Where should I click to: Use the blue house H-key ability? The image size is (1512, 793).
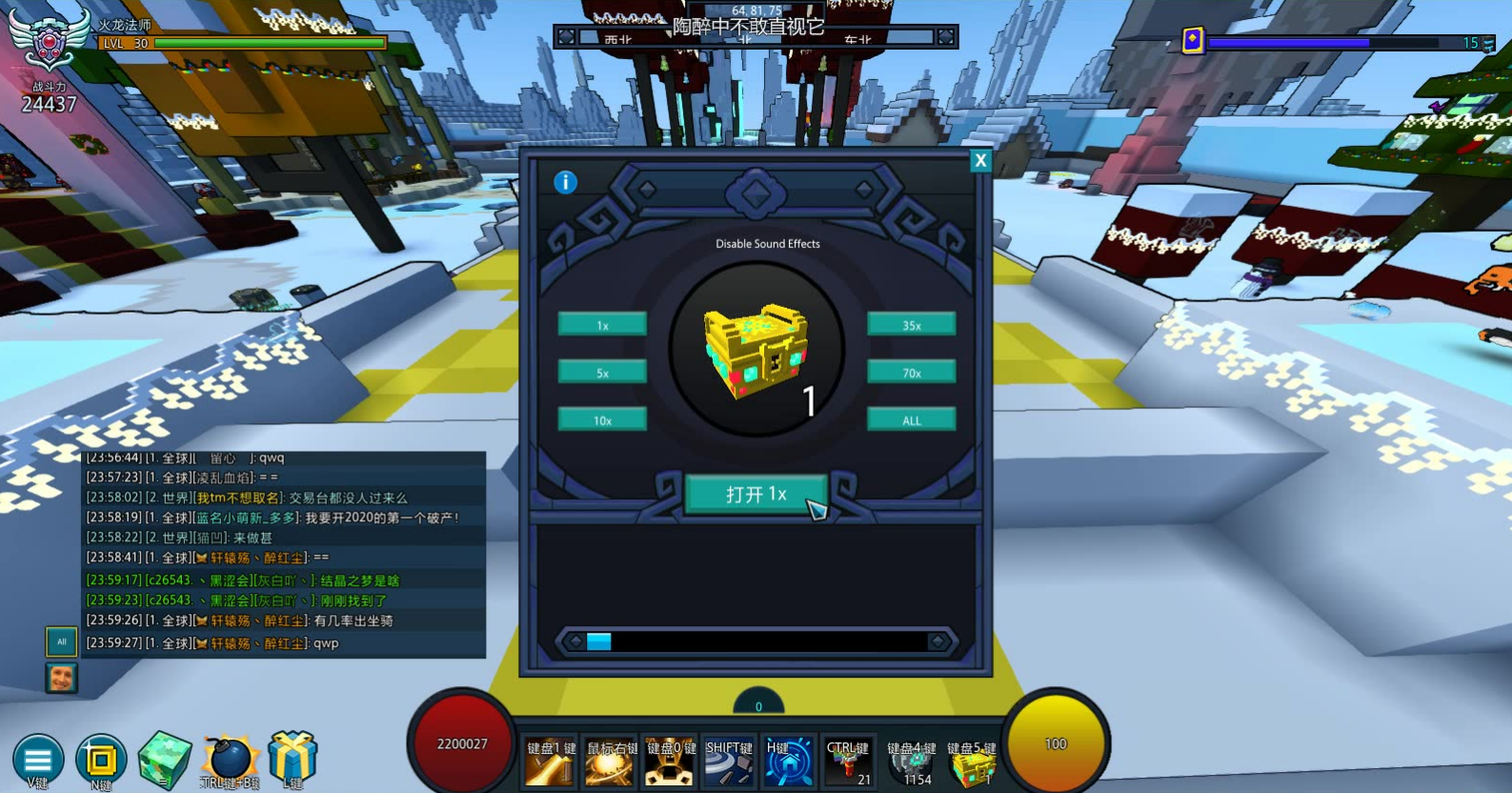[x=789, y=763]
